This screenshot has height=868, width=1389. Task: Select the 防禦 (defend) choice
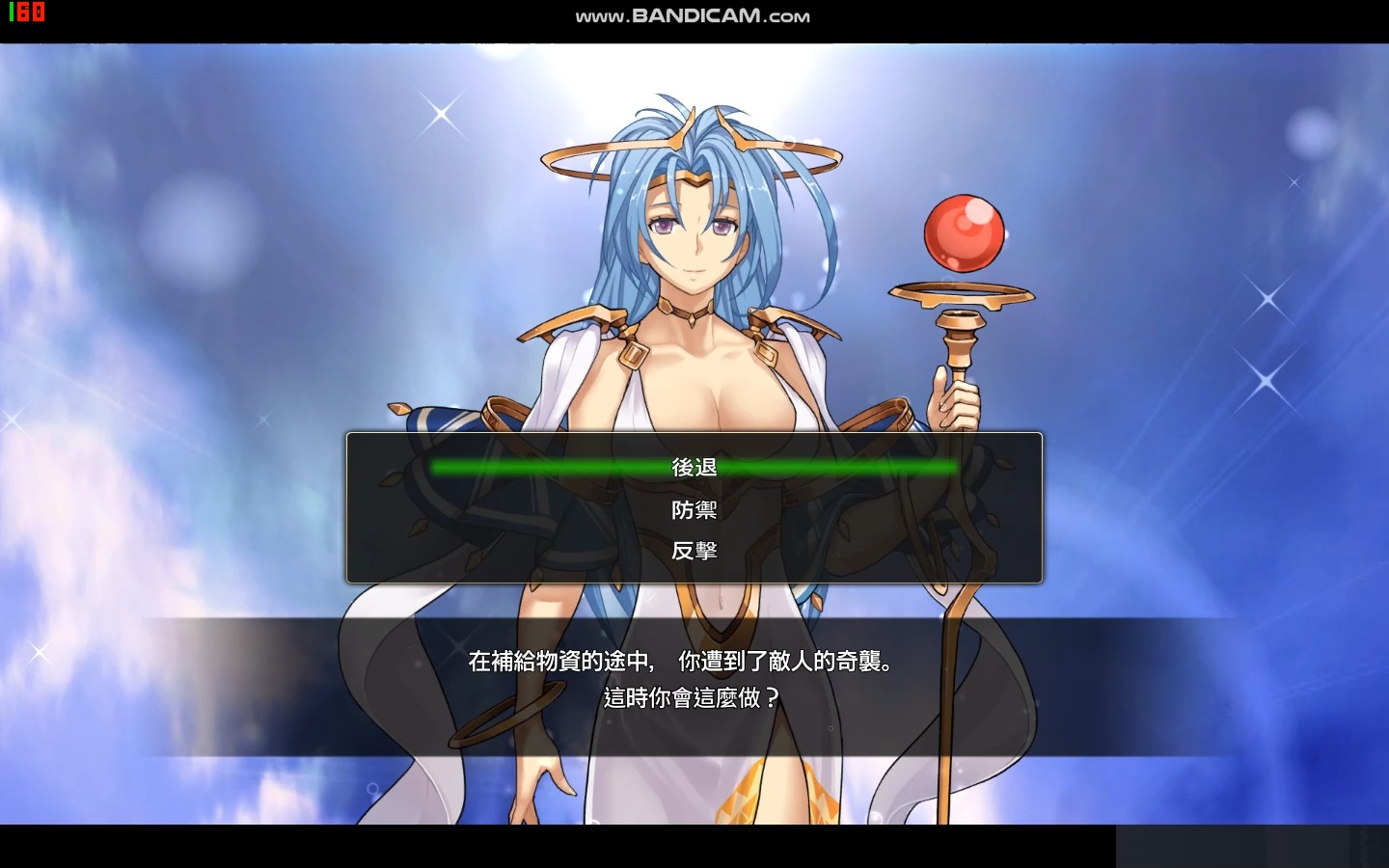694,509
